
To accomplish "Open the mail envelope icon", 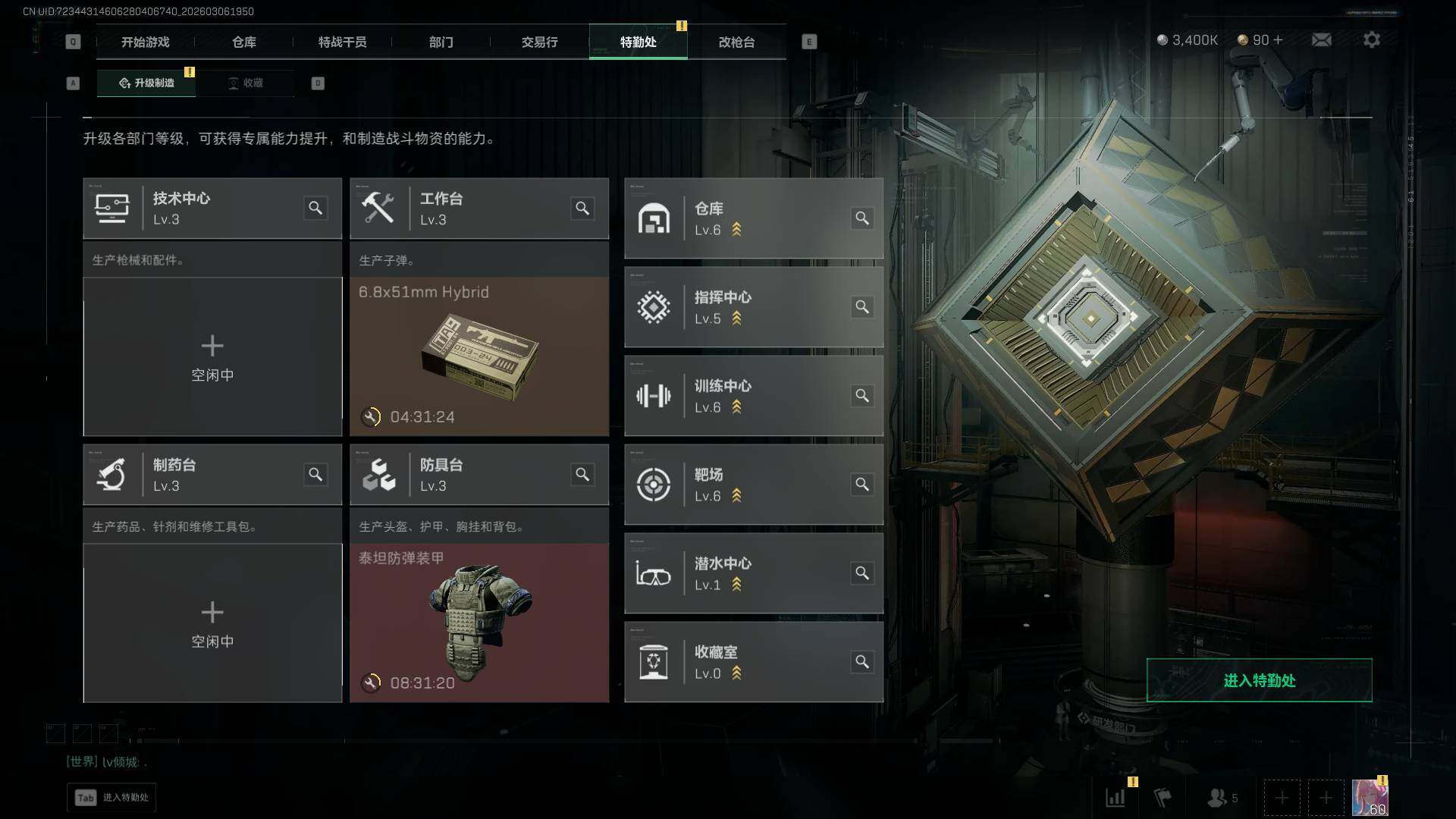I will point(1321,39).
